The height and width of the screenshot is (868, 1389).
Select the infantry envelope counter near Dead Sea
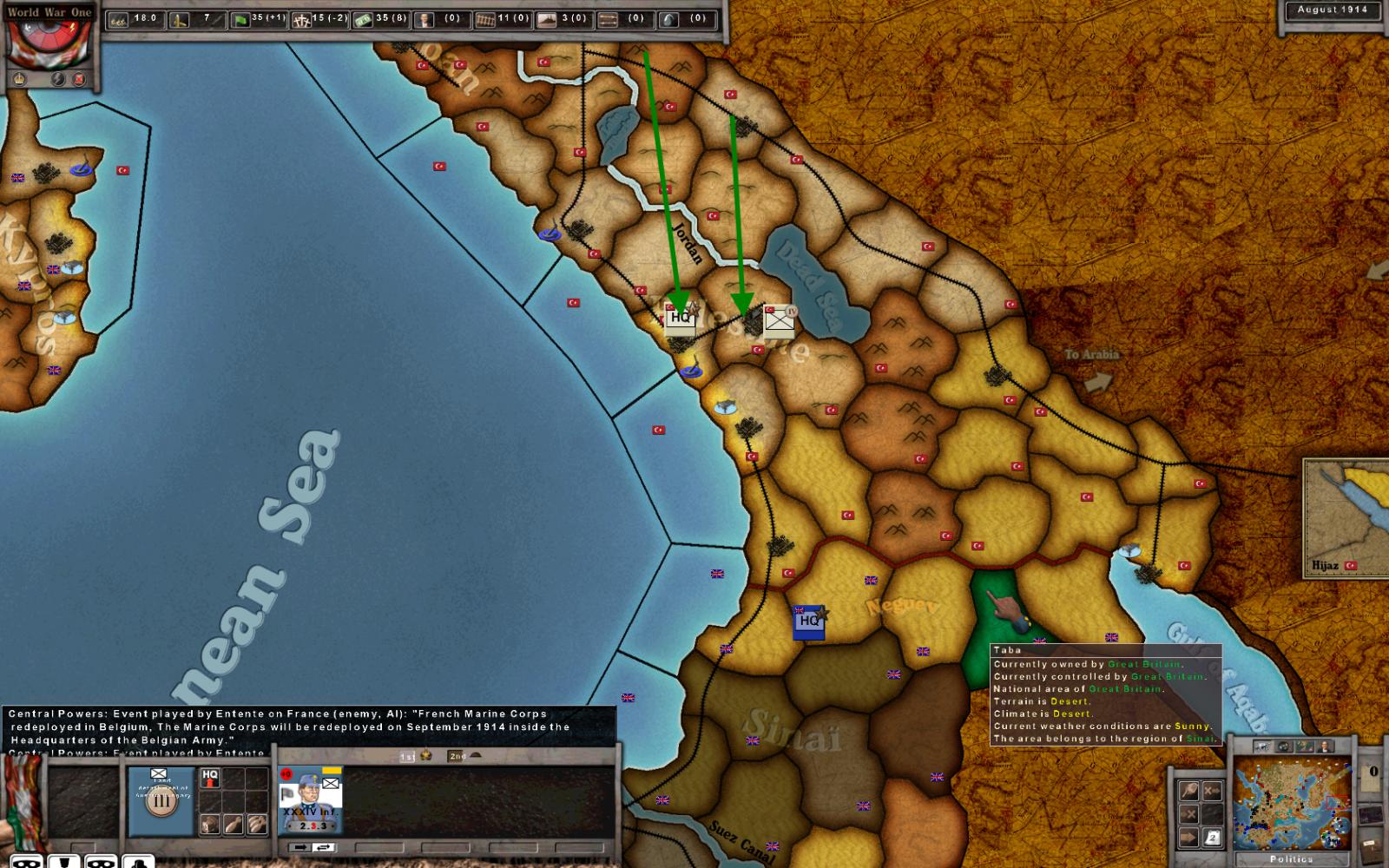[x=779, y=321]
